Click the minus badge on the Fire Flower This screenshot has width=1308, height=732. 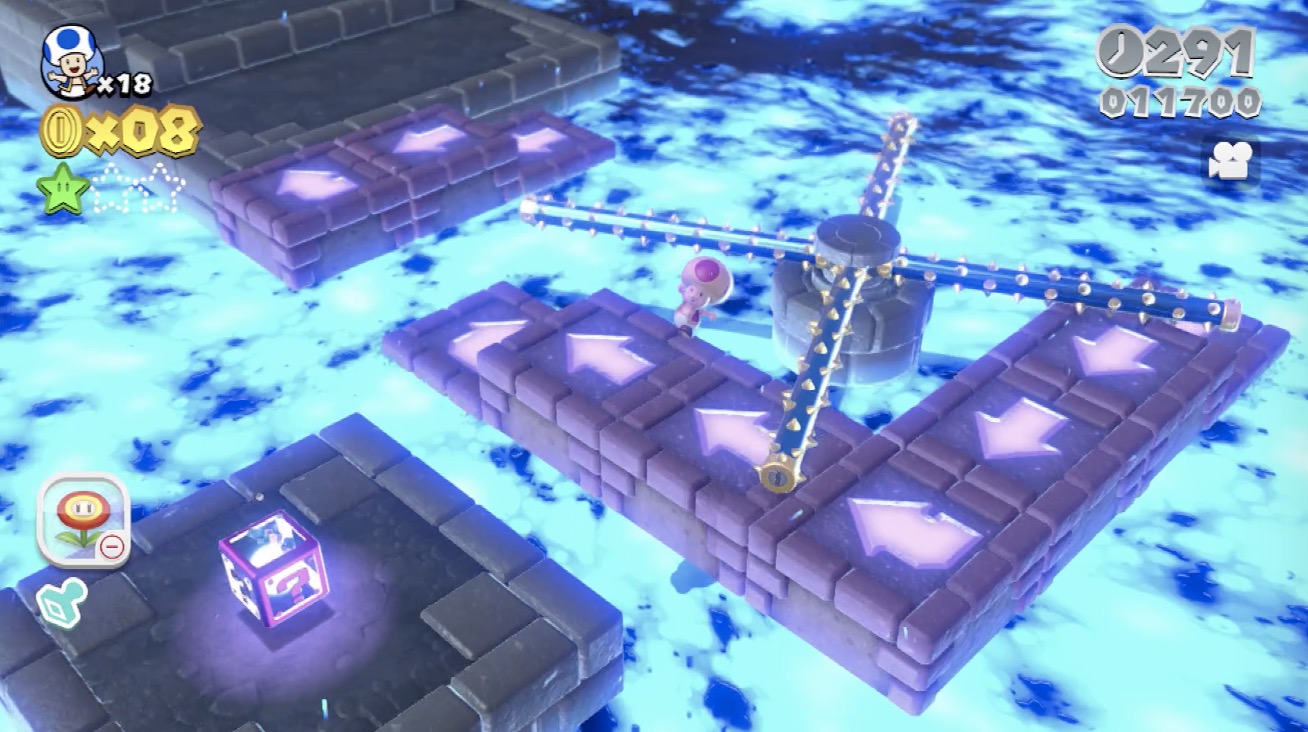[x=113, y=544]
